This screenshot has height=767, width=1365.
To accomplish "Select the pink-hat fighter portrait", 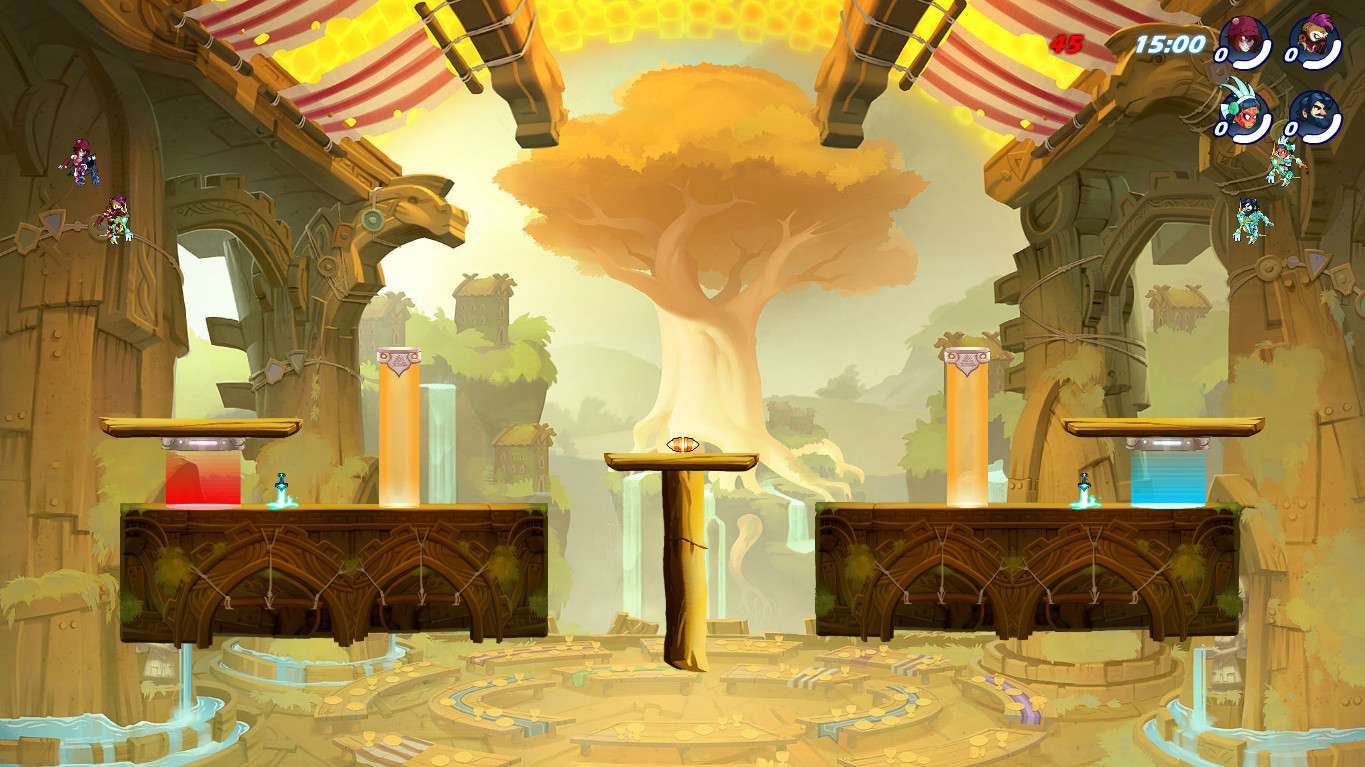I will [x=1242, y=40].
